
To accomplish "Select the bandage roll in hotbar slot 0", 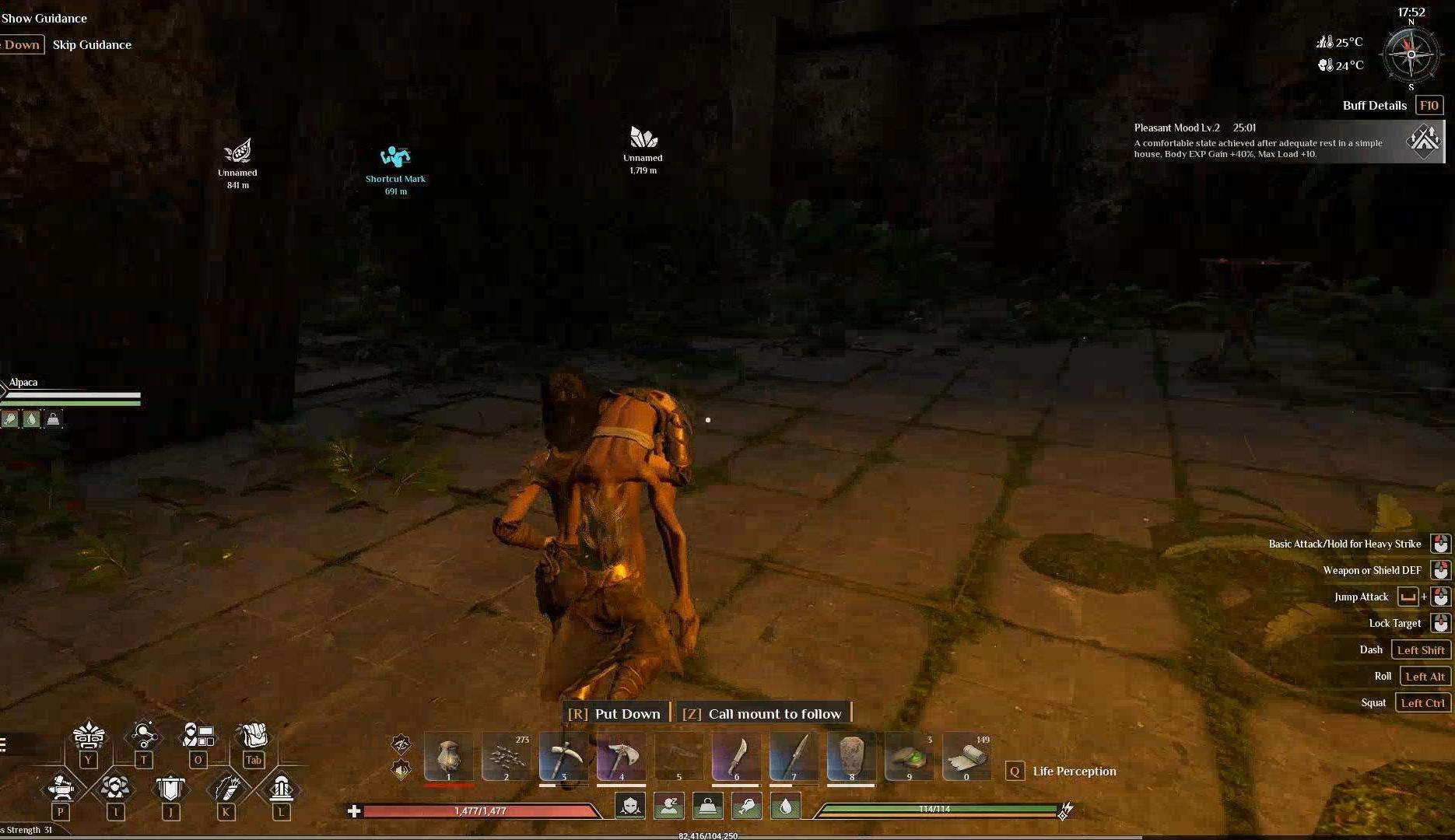I will point(966,756).
